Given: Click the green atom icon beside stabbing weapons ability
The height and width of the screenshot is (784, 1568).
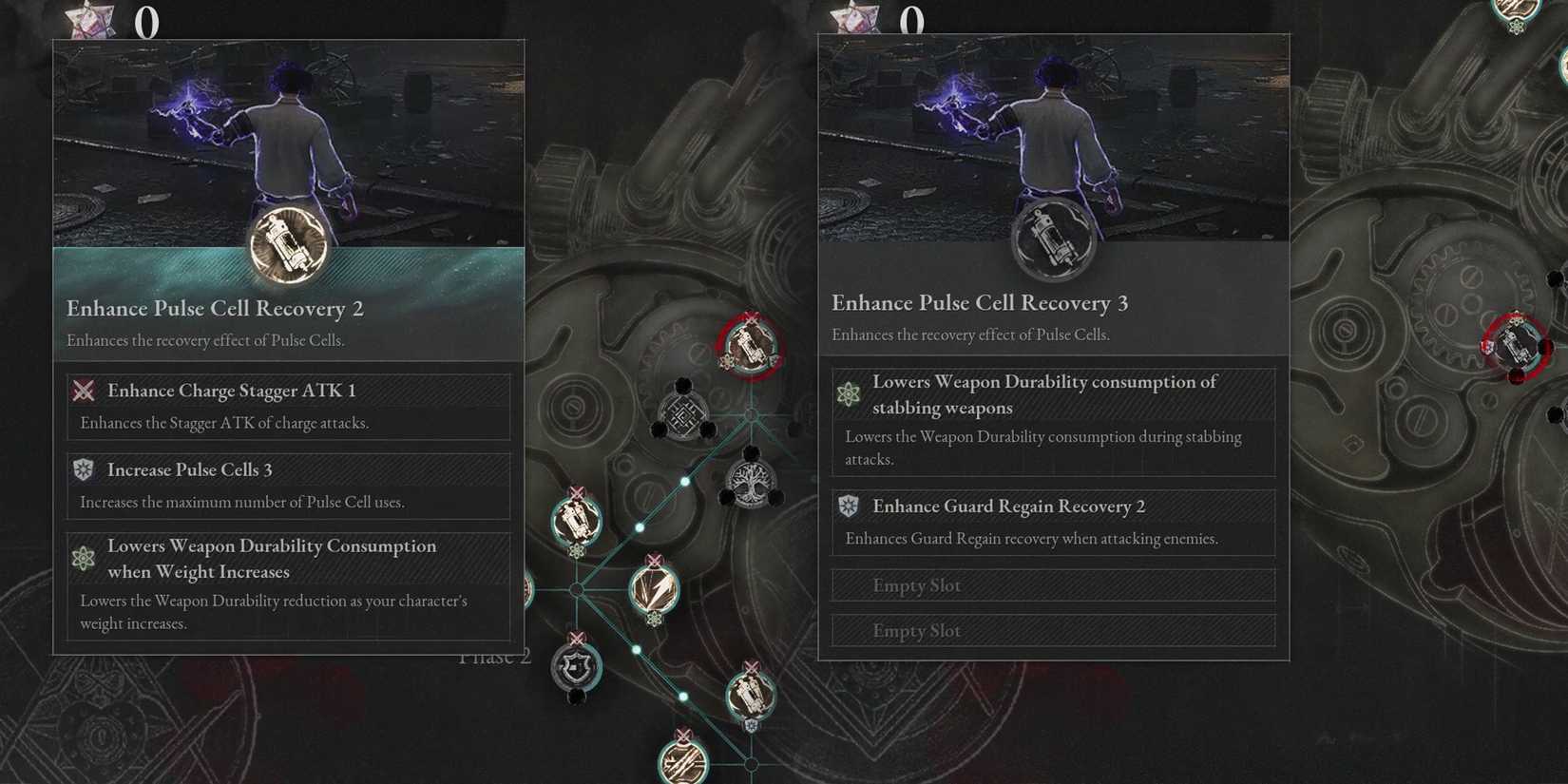Looking at the screenshot, I should 850,394.
